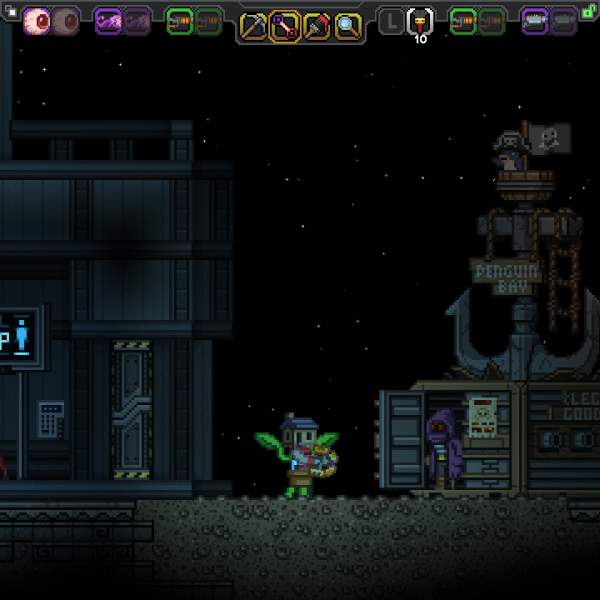The width and height of the screenshot is (600, 600).
Task: Select the item slot showing count 10
Action: point(420,20)
